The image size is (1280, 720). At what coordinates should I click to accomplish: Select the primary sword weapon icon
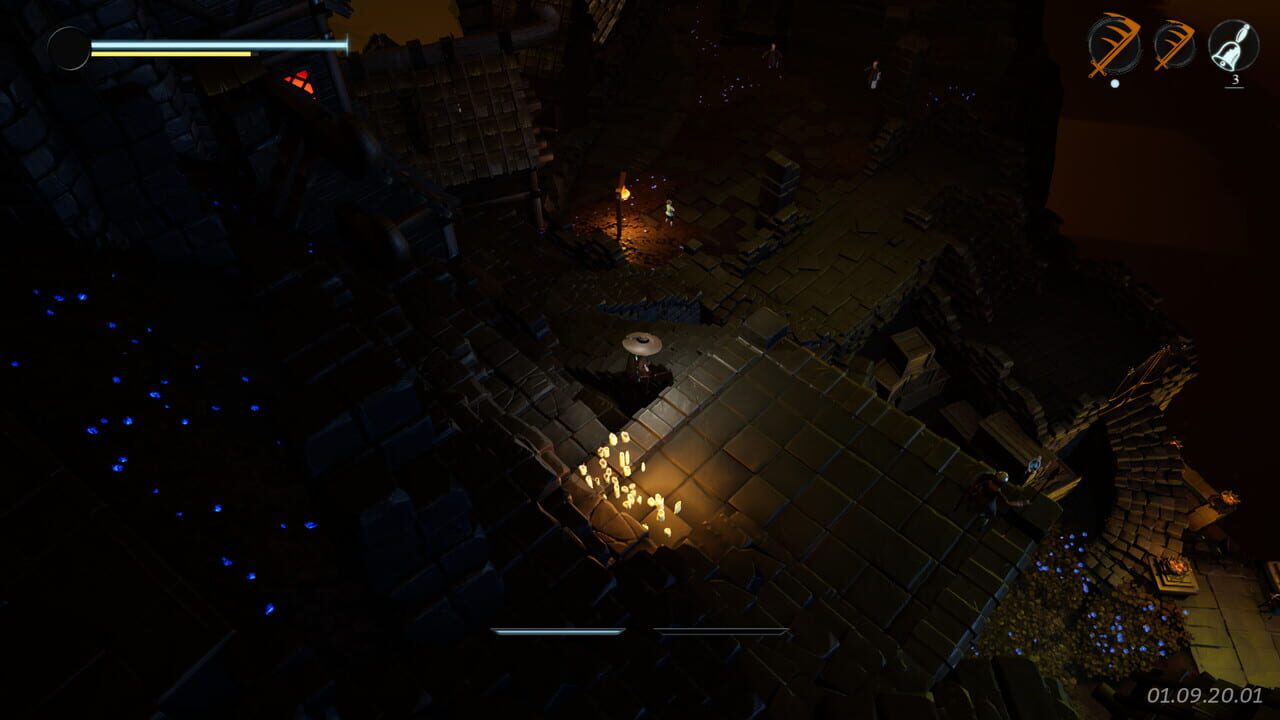[x=1114, y=44]
